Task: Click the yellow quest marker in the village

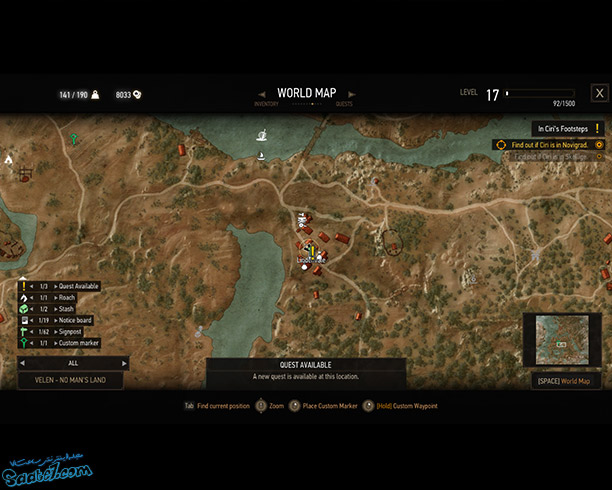Action: click(311, 248)
